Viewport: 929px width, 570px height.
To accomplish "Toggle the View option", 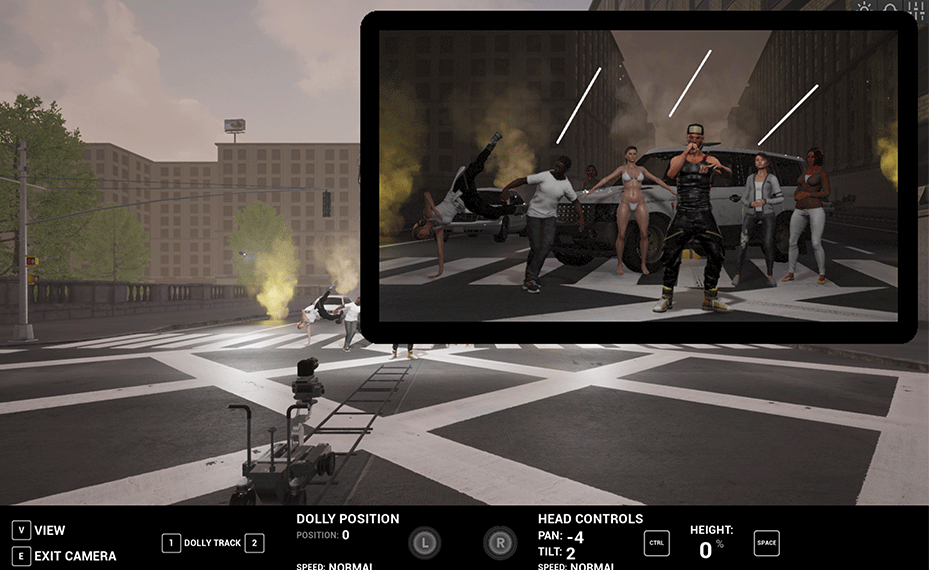I will click(x=49, y=530).
